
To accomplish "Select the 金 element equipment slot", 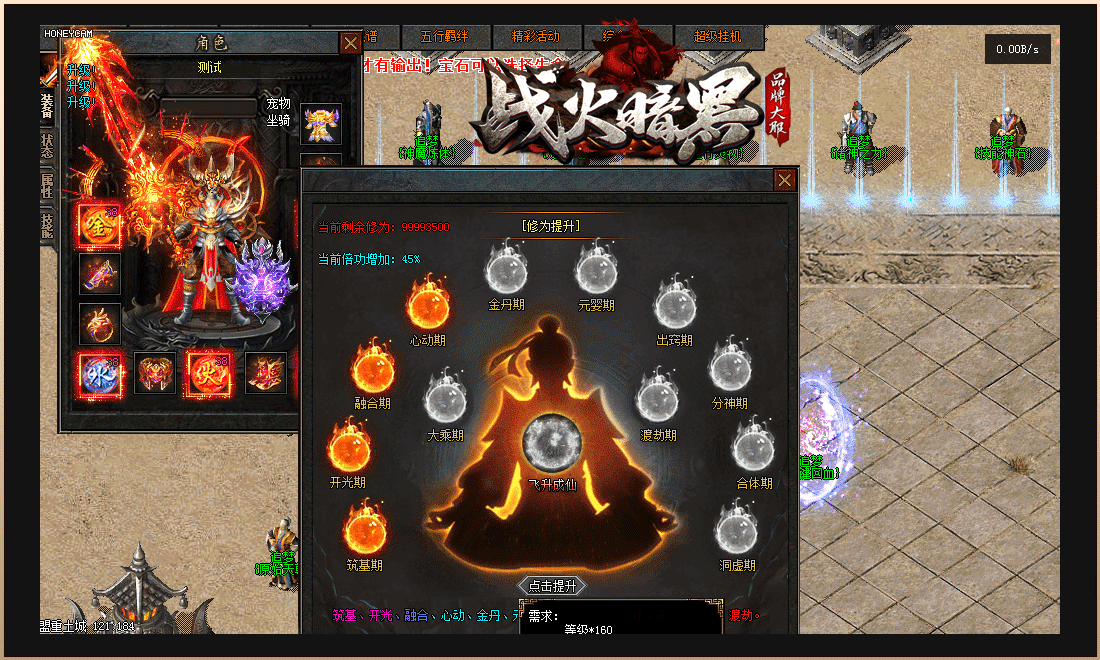I will click(x=100, y=224).
